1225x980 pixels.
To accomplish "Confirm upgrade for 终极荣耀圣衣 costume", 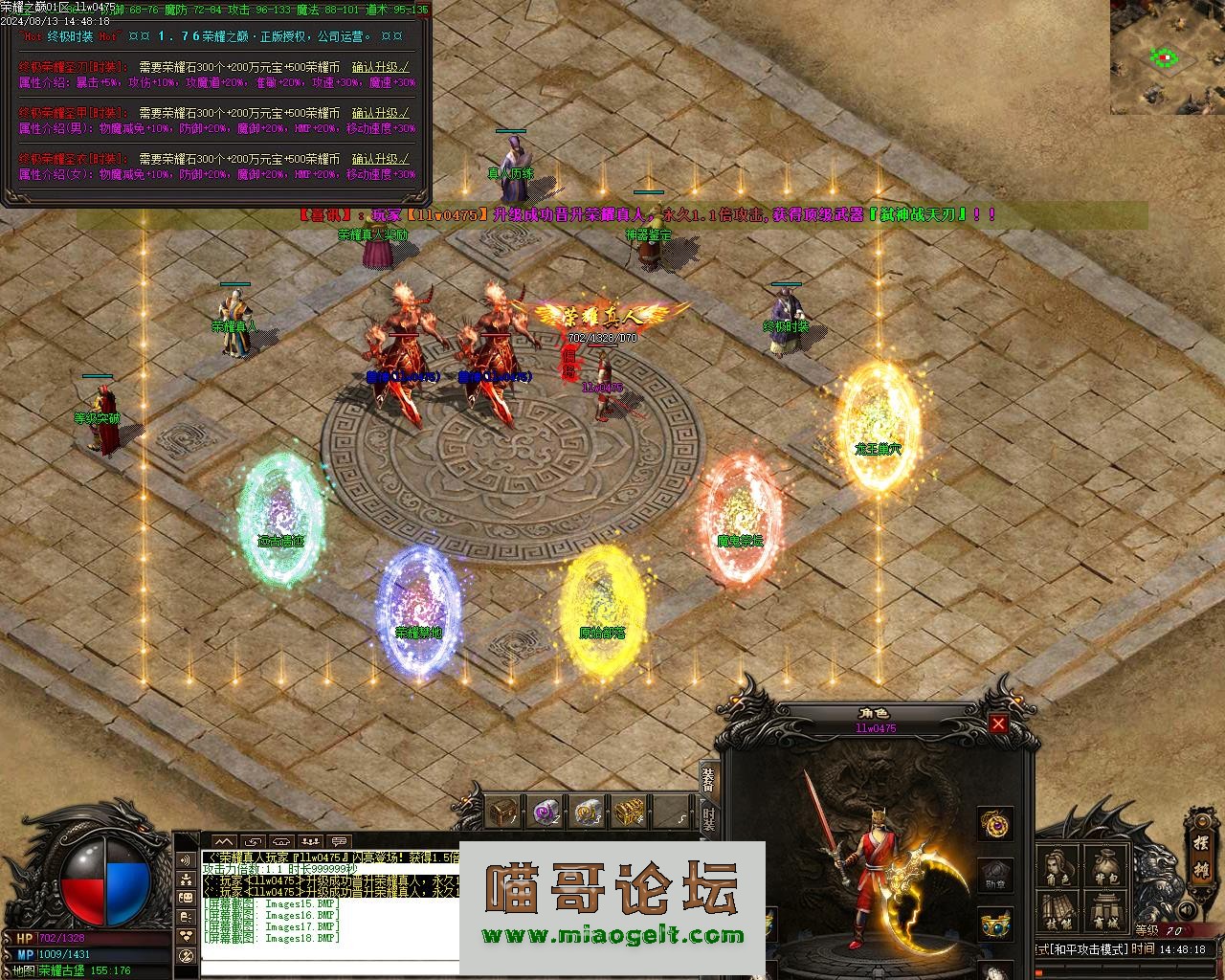I will 380,159.
